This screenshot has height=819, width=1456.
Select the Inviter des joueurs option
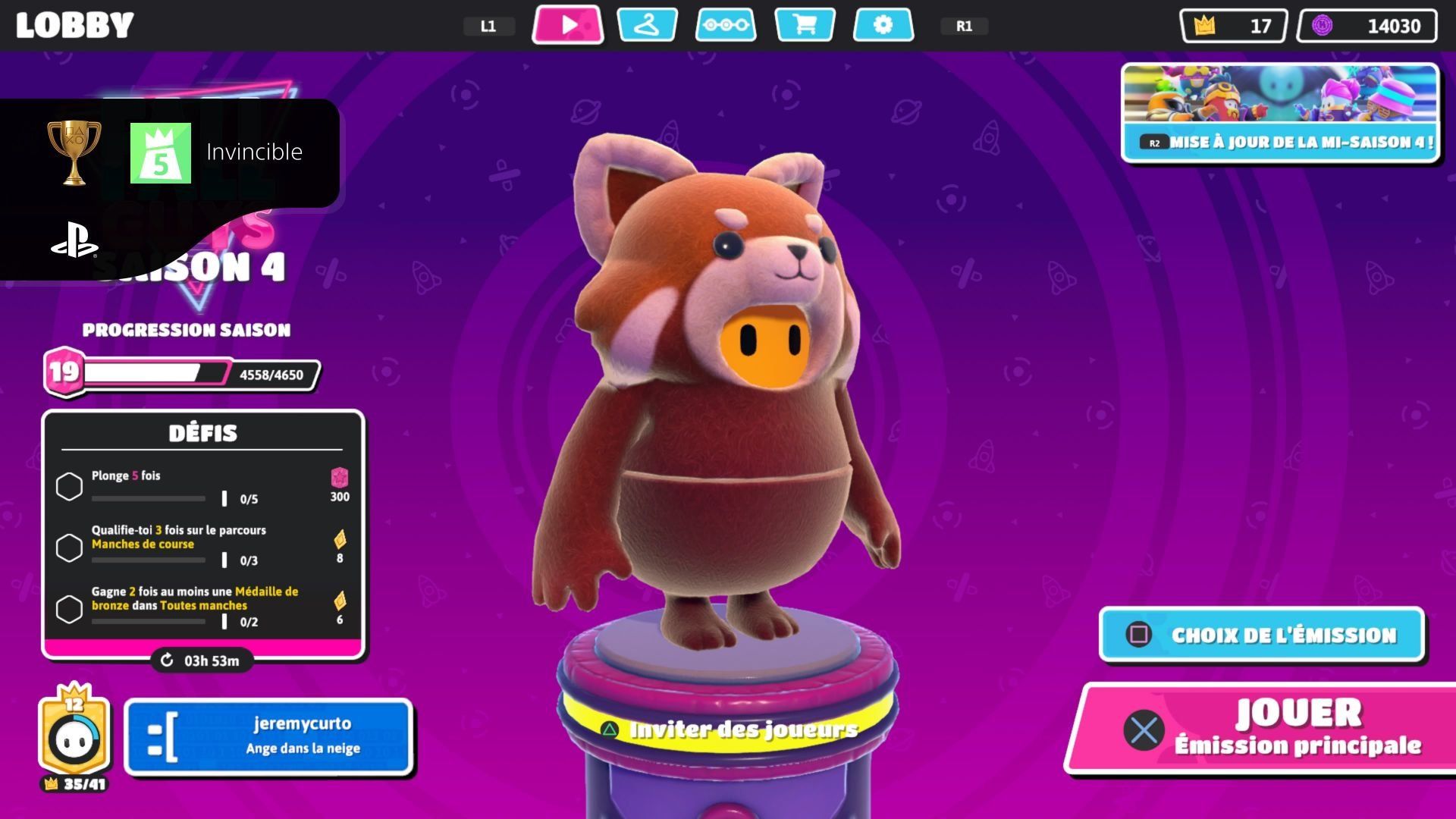[x=733, y=730]
